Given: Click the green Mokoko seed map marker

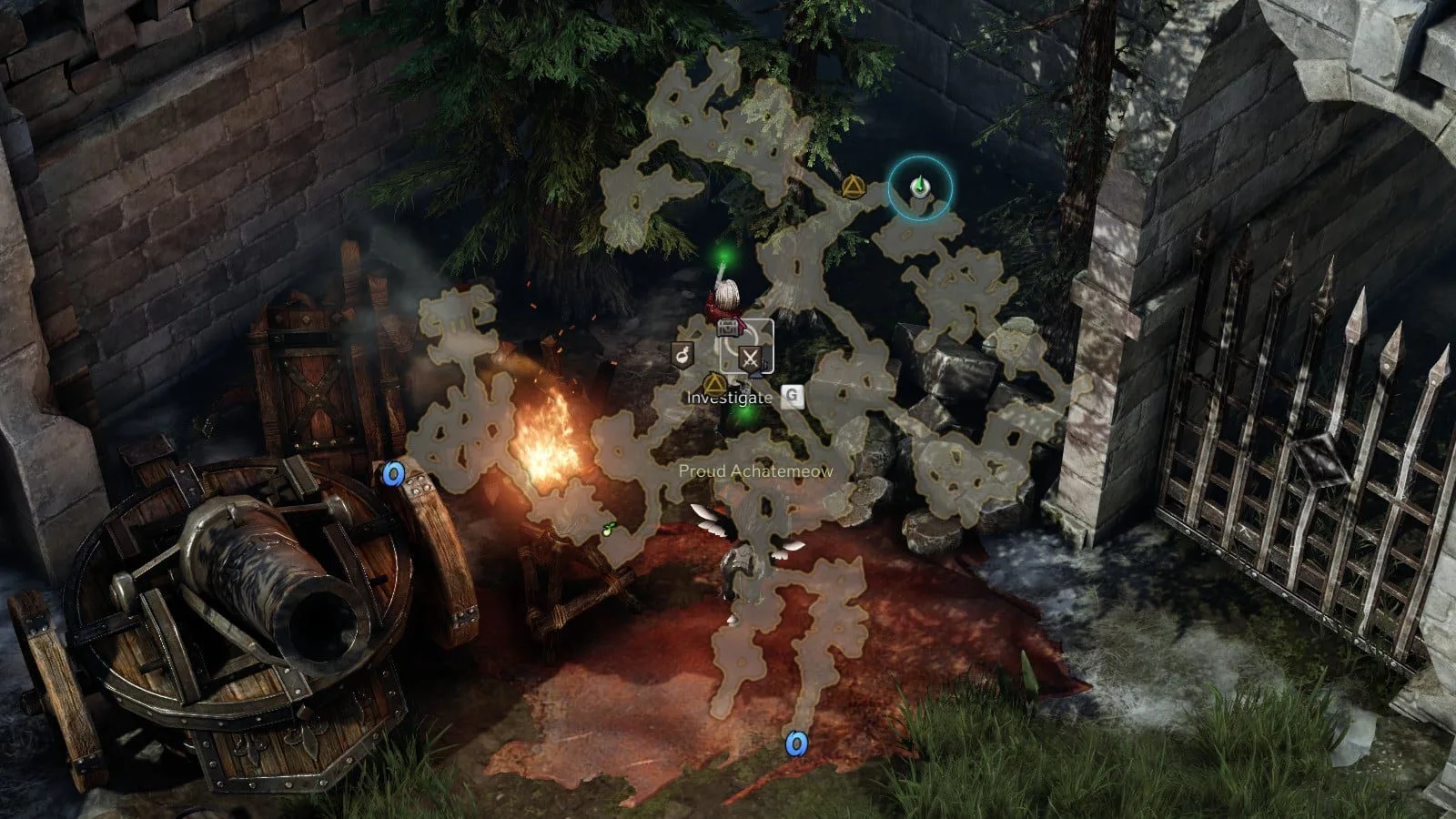Looking at the screenshot, I should pos(606,530).
